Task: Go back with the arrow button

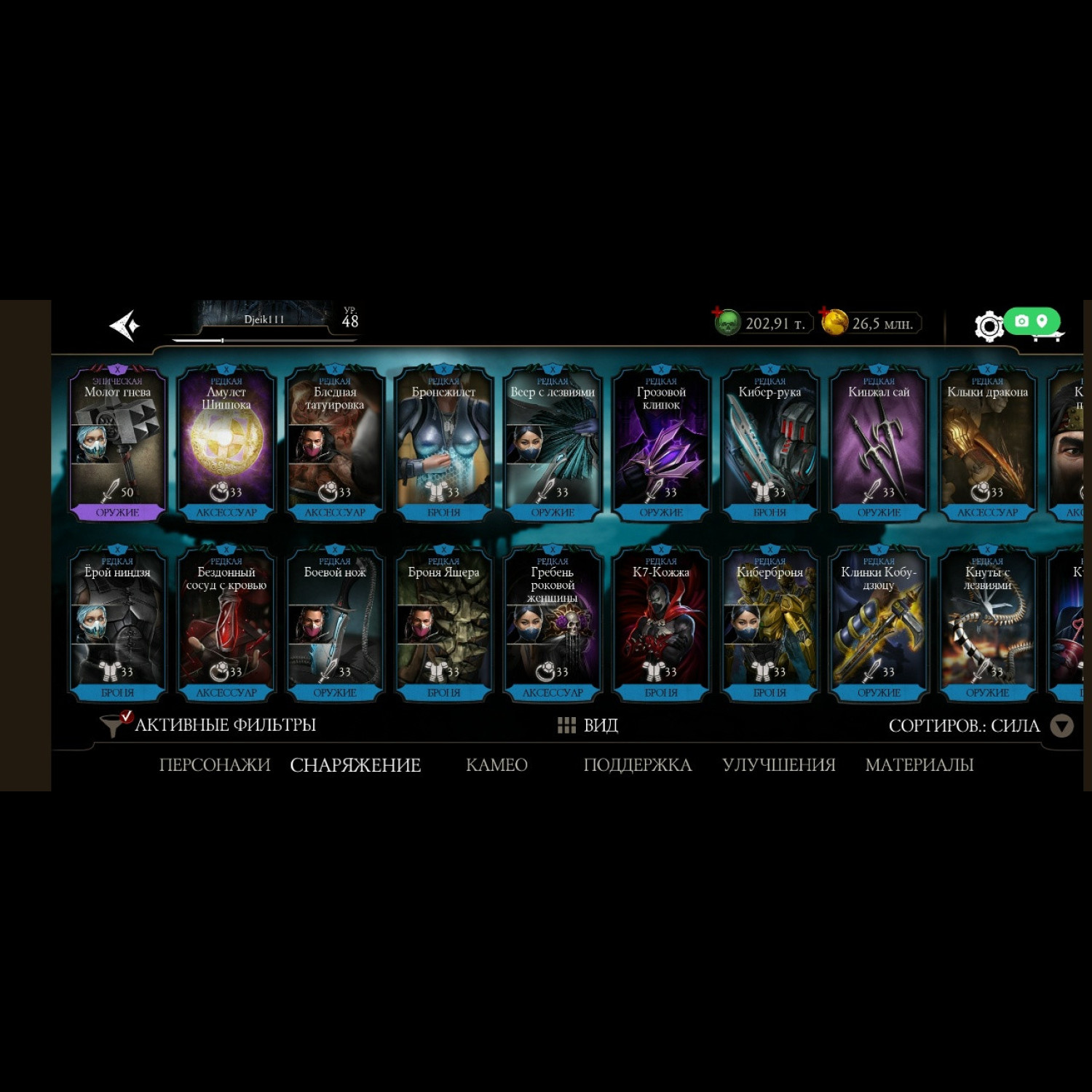Action: (124, 325)
